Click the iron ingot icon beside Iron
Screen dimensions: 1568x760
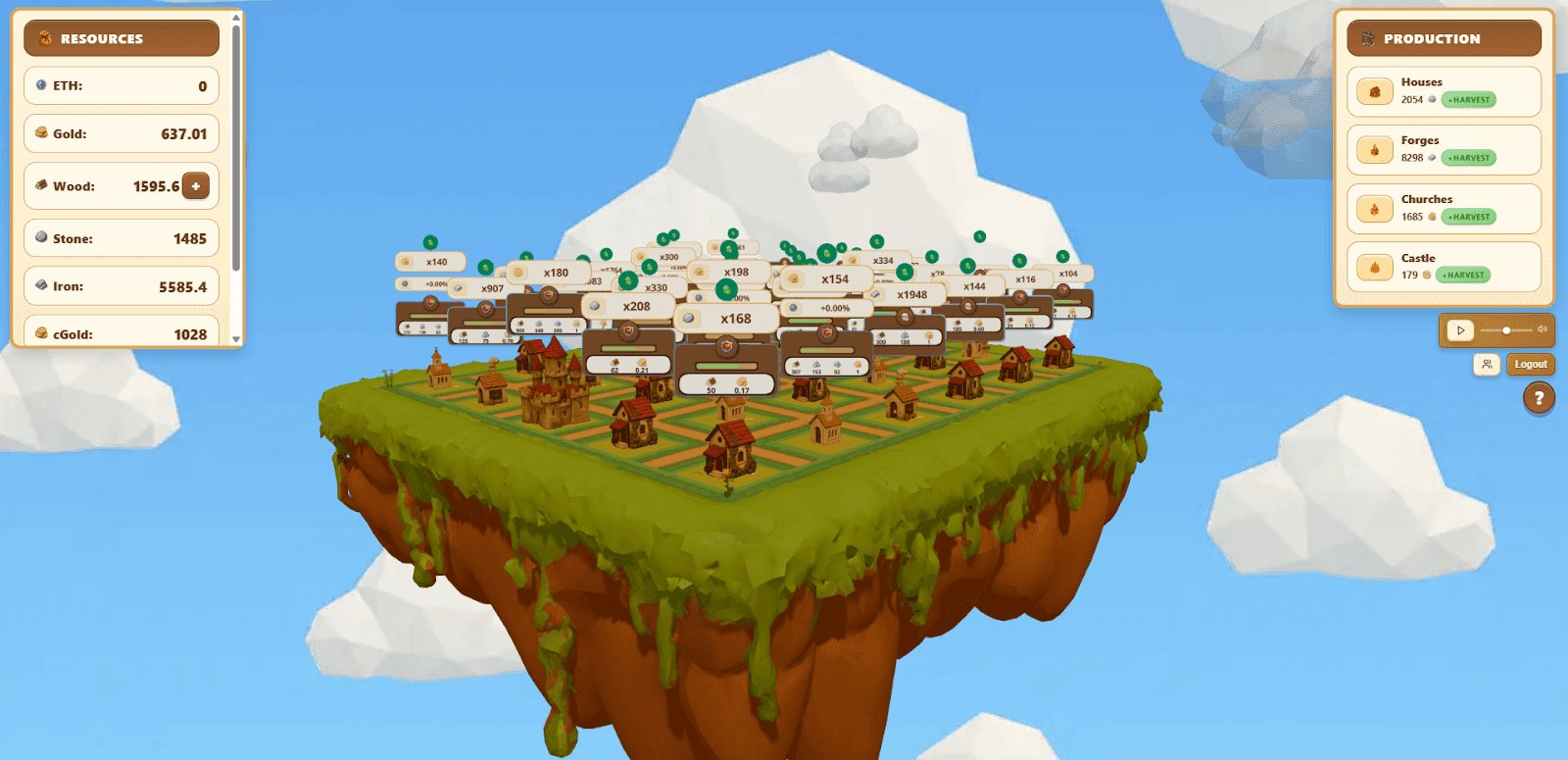point(40,285)
